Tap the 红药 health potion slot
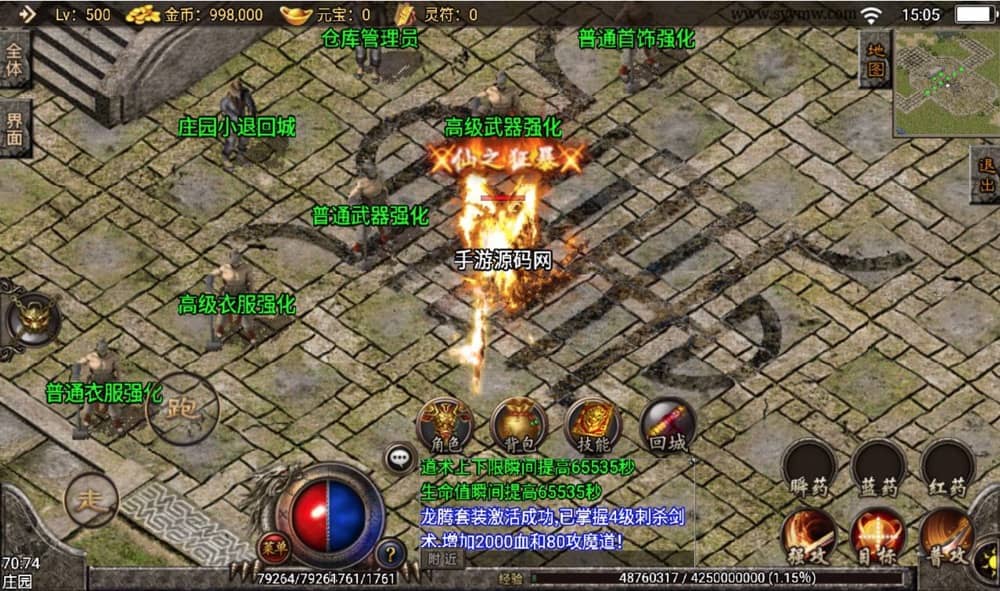The height and width of the screenshot is (591, 1000). (x=947, y=468)
